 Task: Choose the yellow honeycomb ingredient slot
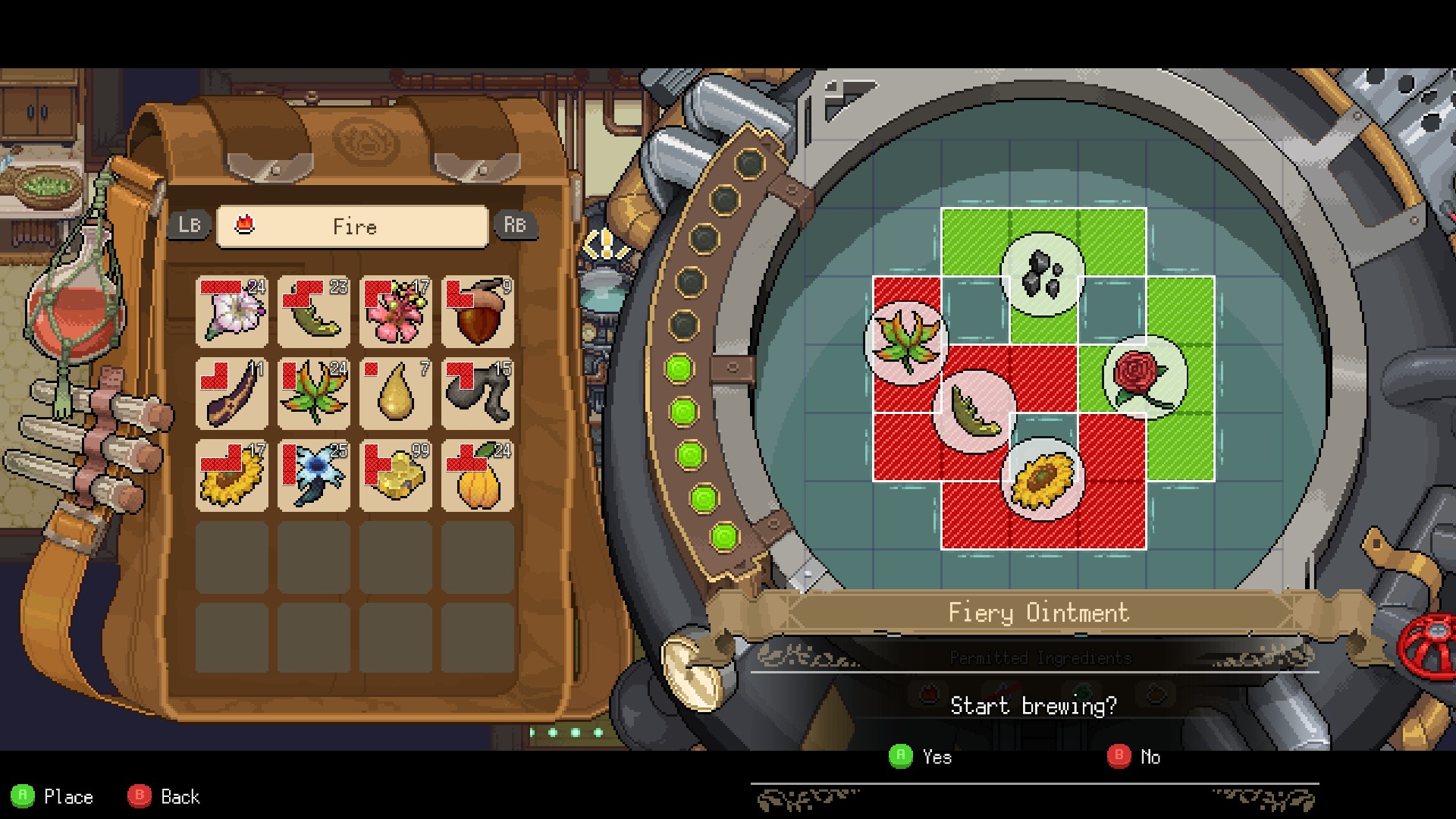(396, 475)
